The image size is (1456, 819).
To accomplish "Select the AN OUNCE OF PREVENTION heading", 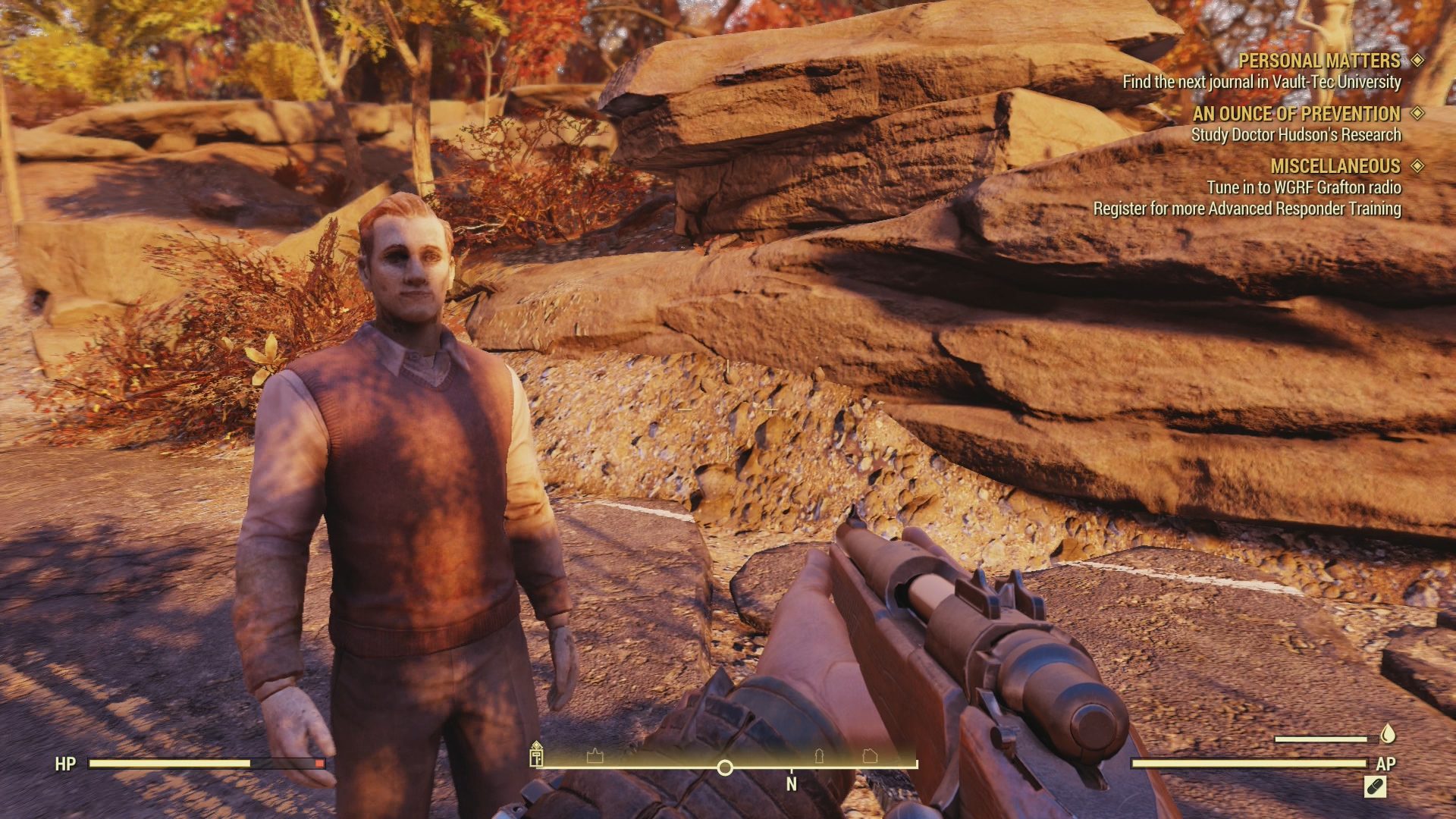I will coord(1297,113).
